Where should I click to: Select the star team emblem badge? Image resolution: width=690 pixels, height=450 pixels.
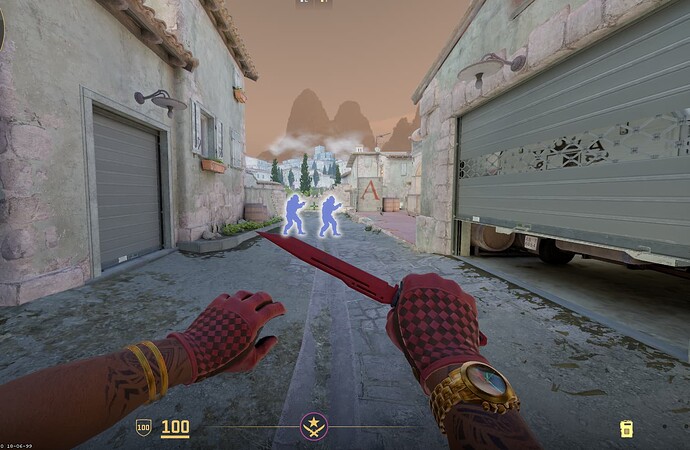coord(314,427)
